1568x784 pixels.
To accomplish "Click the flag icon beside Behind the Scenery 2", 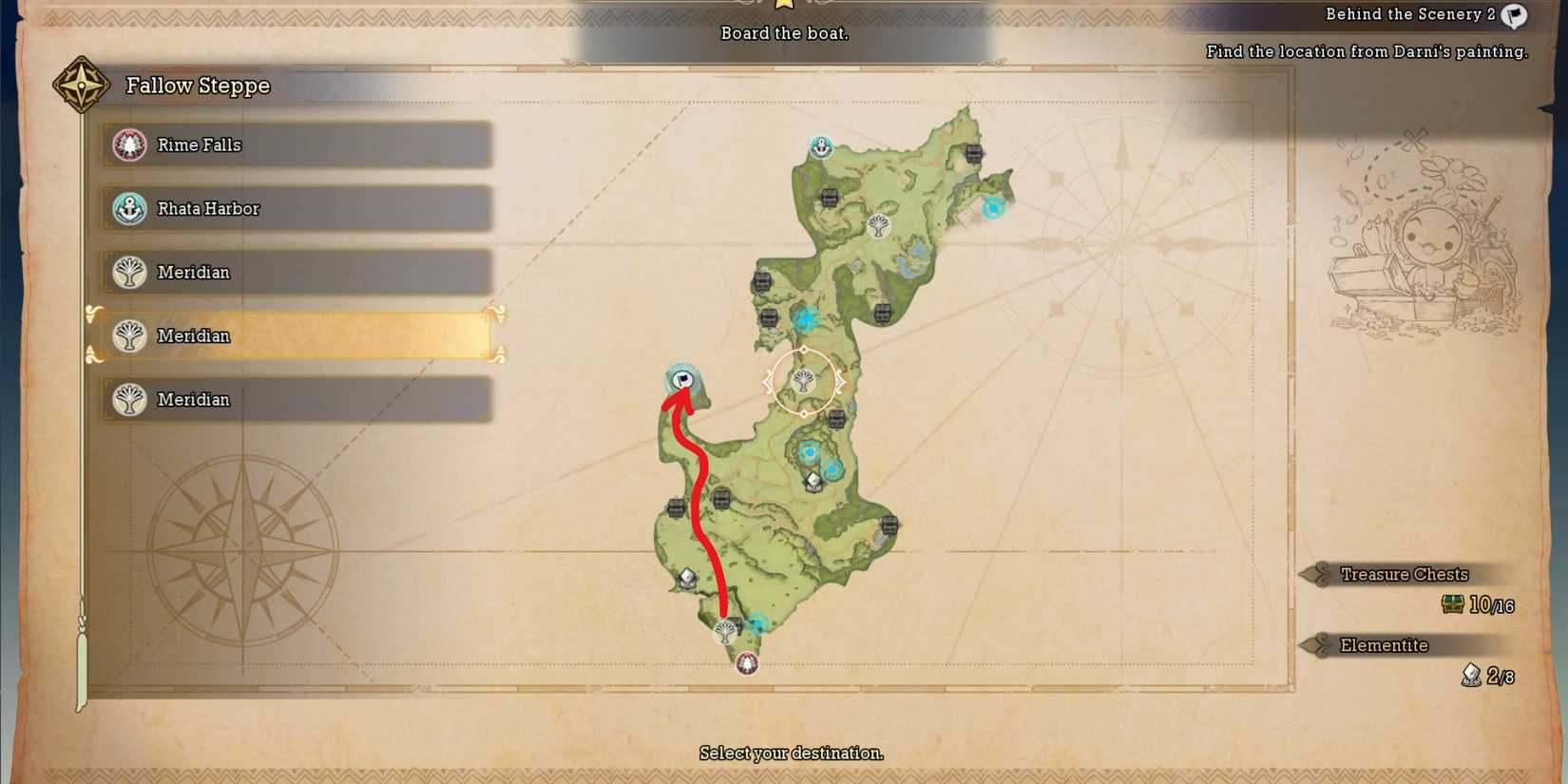I will [x=1513, y=15].
